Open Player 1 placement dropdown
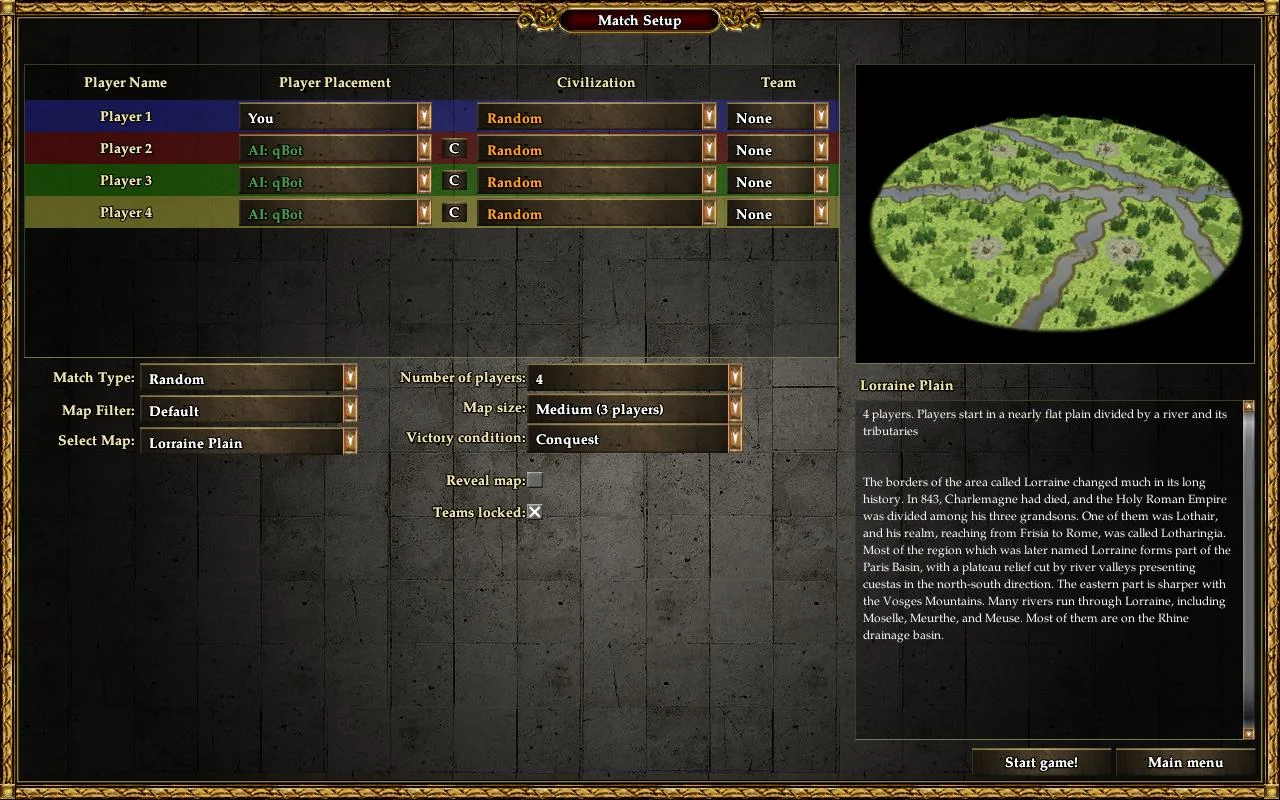The height and width of the screenshot is (800, 1280). point(335,118)
